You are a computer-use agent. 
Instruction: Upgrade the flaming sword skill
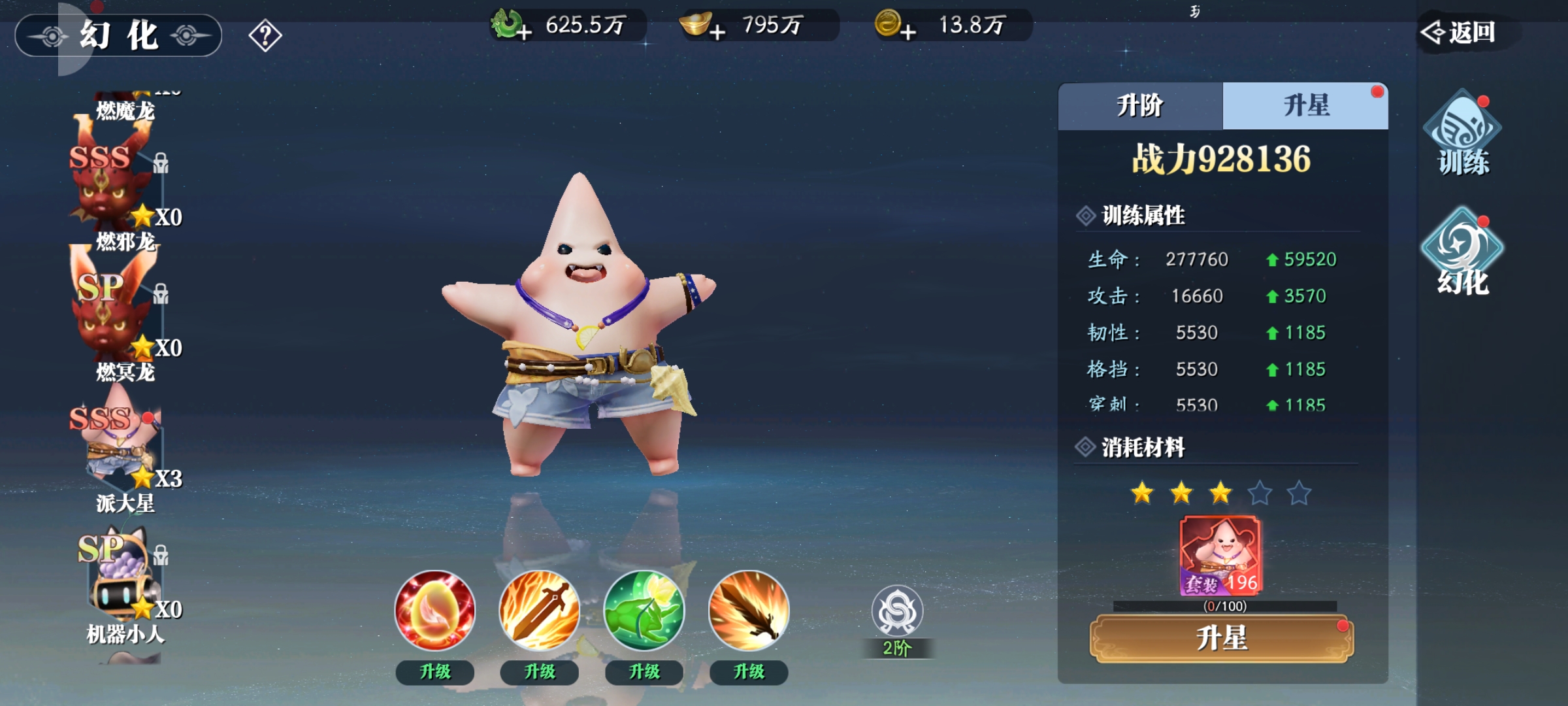(x=540, y=672)
